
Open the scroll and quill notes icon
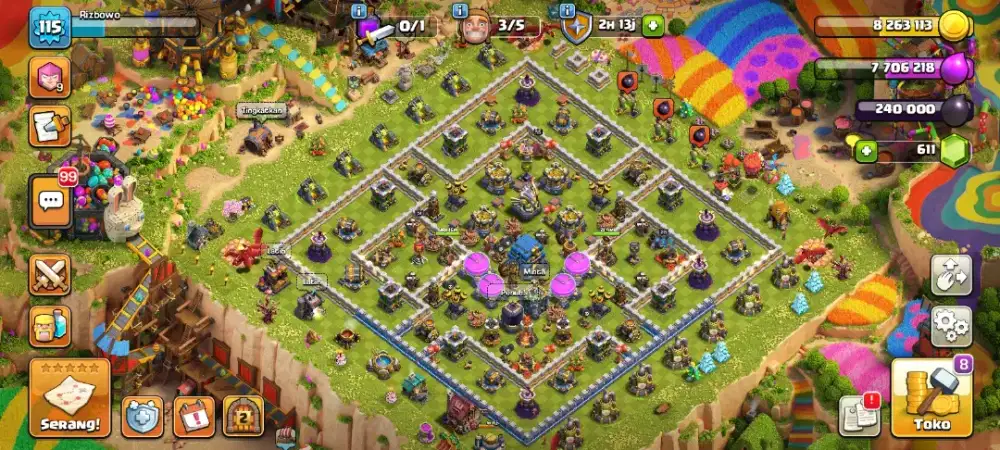pyautogui.click(x=49, y=127)
